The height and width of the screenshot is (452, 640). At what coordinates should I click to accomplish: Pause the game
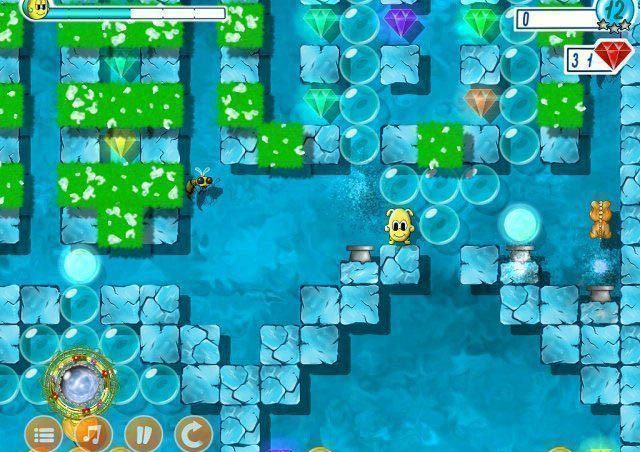(142, 435)
